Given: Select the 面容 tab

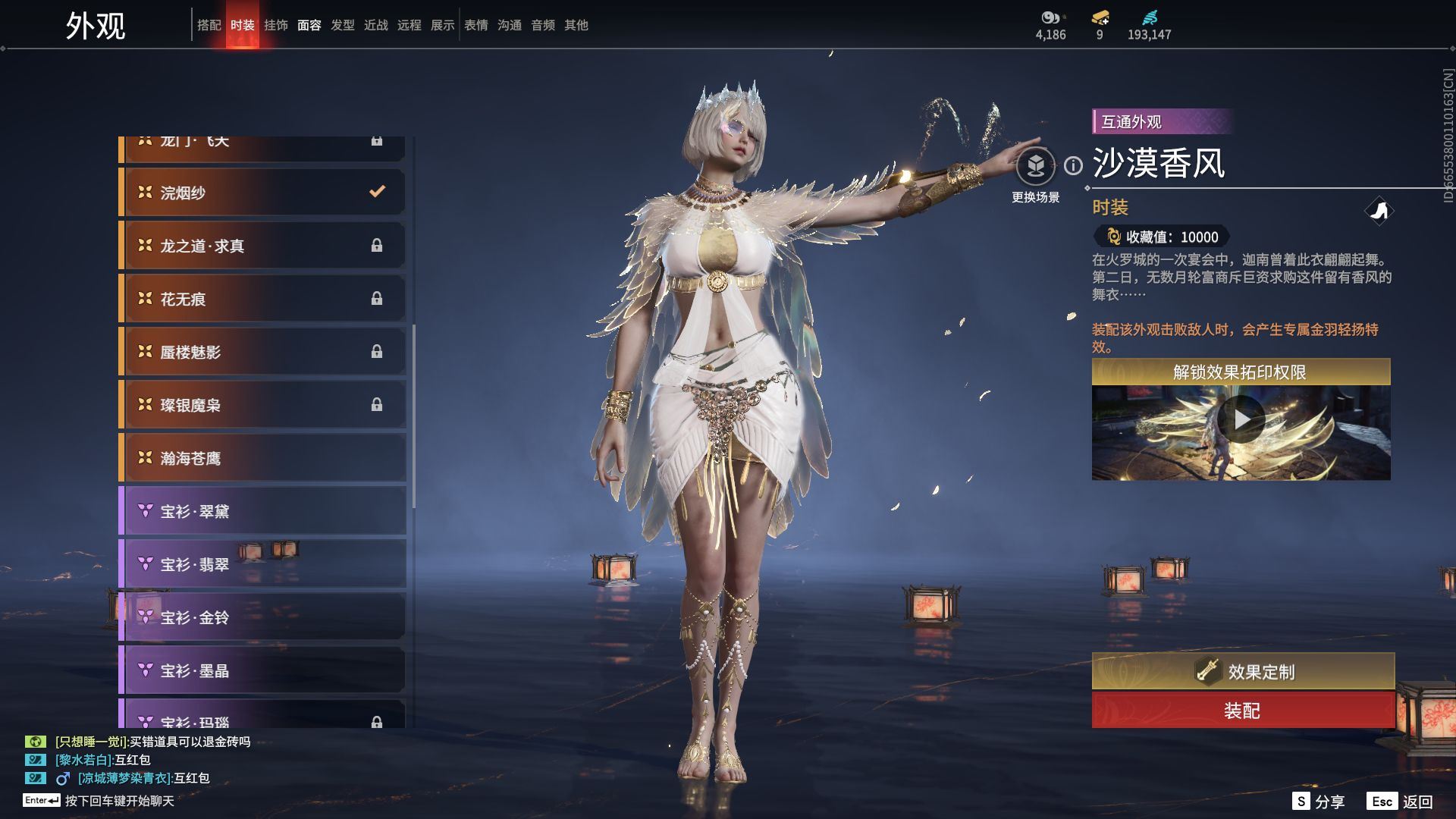Looking at the screenshot, I should click(309, 25).
